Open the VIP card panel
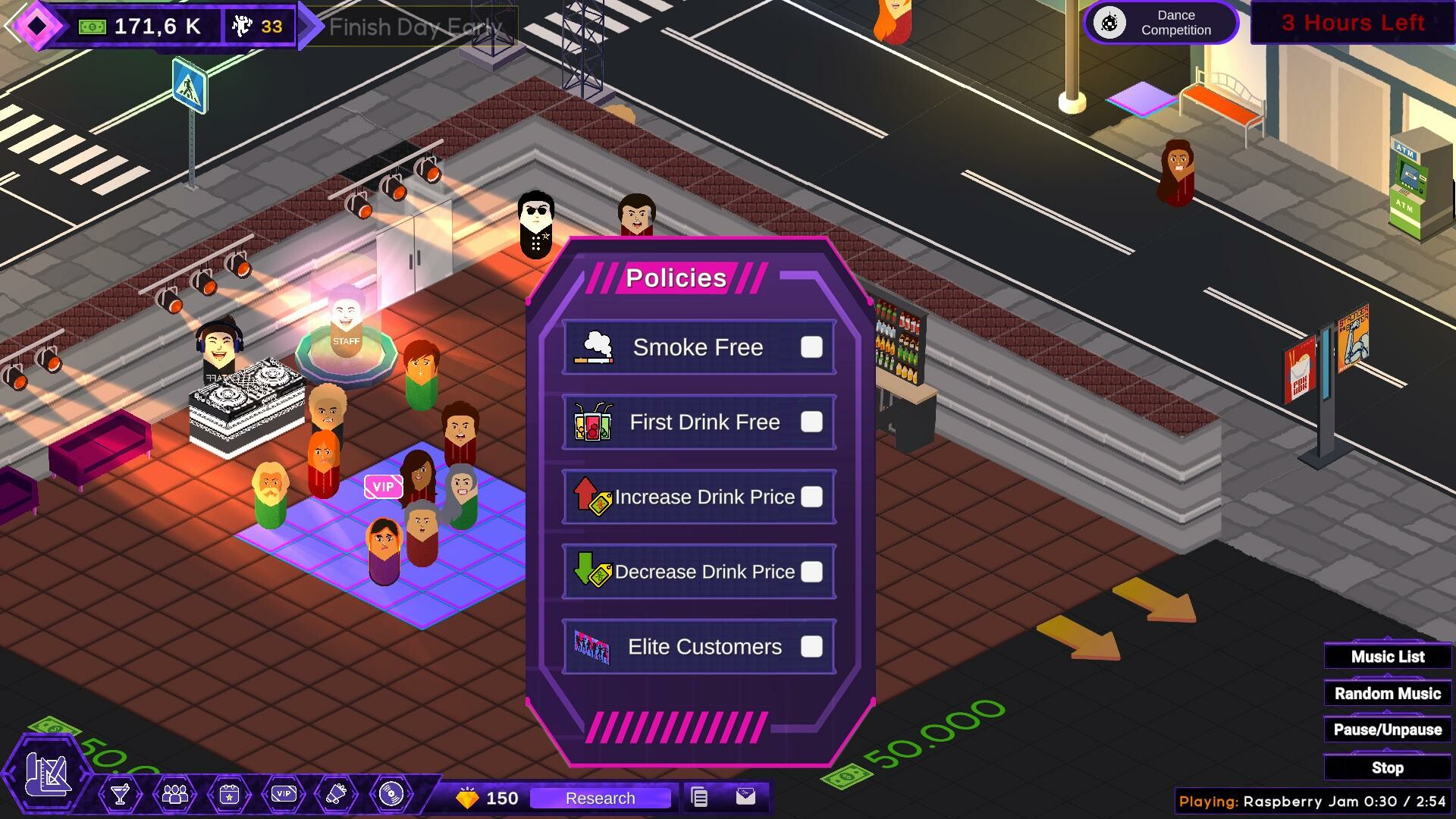The width and height of the screenshot is (1456, 819). [x=282, y=795]
